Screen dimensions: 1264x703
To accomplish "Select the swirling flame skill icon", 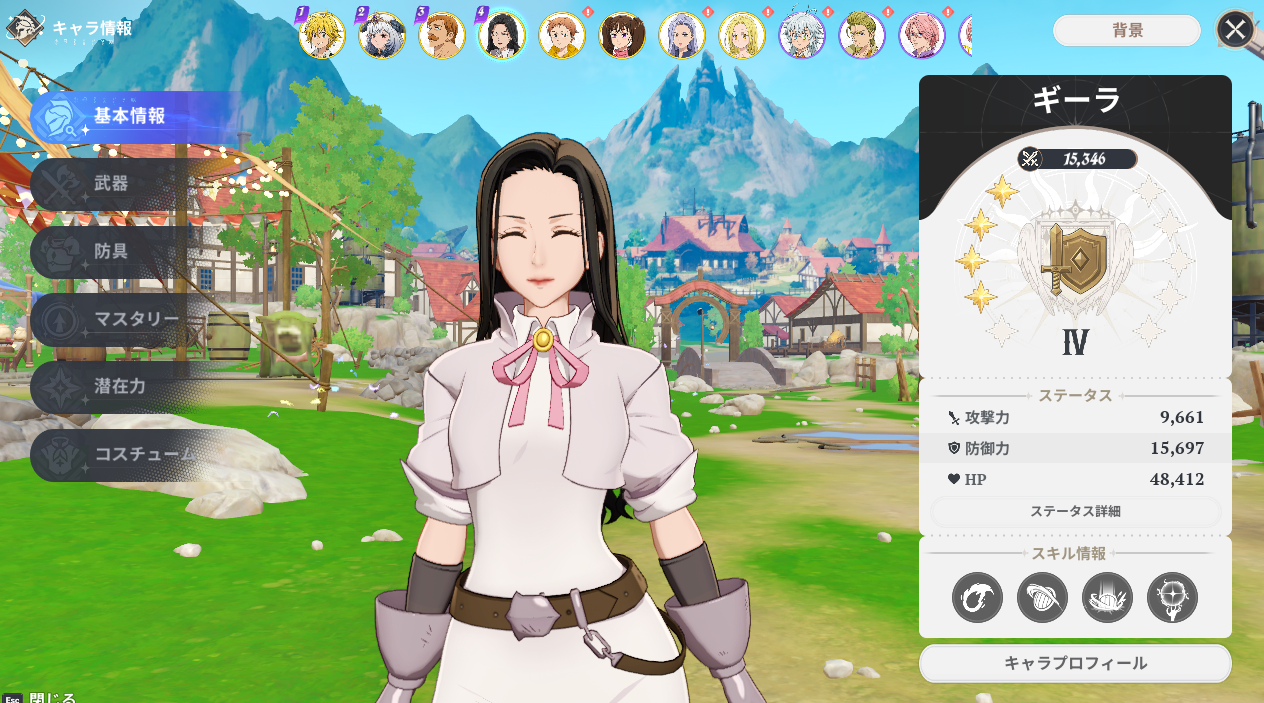I will [x=977, y=597].
